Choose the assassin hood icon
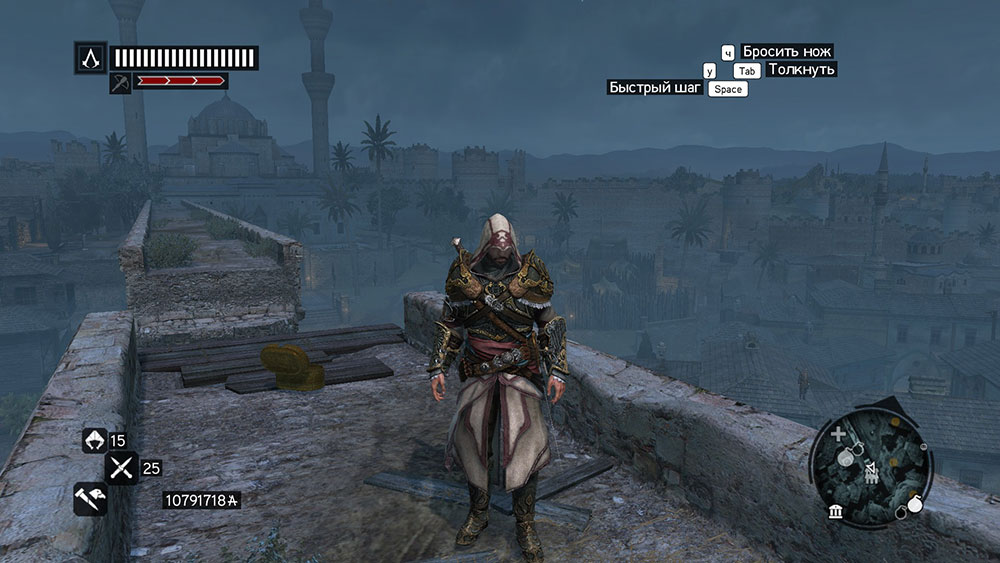The height and width of the screenshot is (563, 1000). click(94, 440)
